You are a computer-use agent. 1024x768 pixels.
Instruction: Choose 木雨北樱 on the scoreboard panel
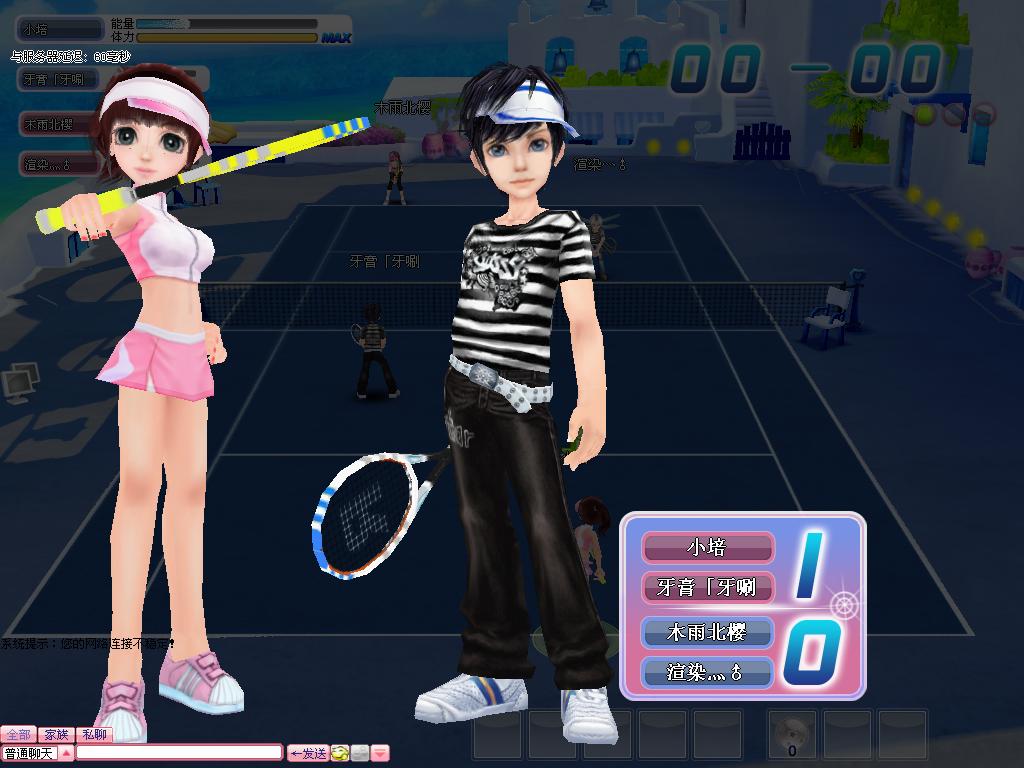pyautogui.click(x=707, y=632)
